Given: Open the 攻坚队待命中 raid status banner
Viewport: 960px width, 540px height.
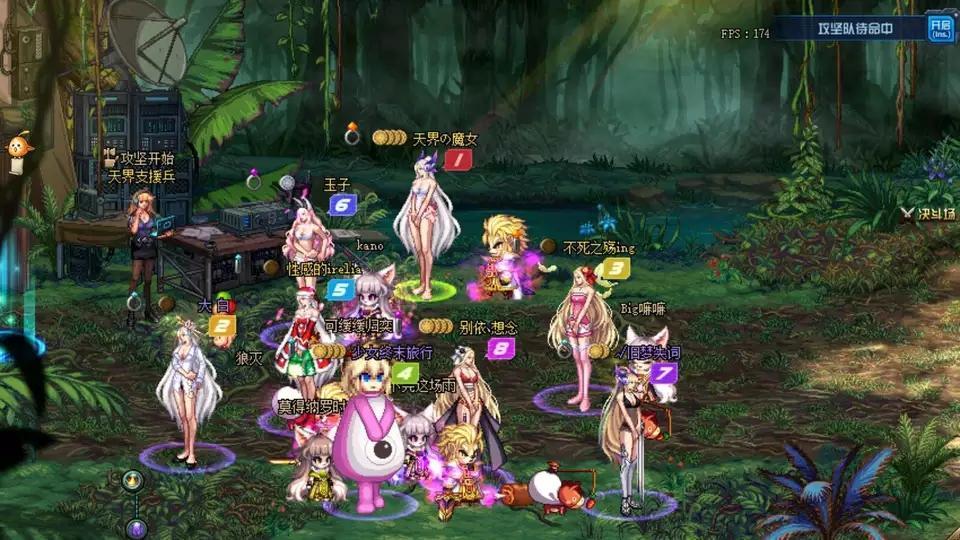Looking at the screenshot, I should pos(853,28).
